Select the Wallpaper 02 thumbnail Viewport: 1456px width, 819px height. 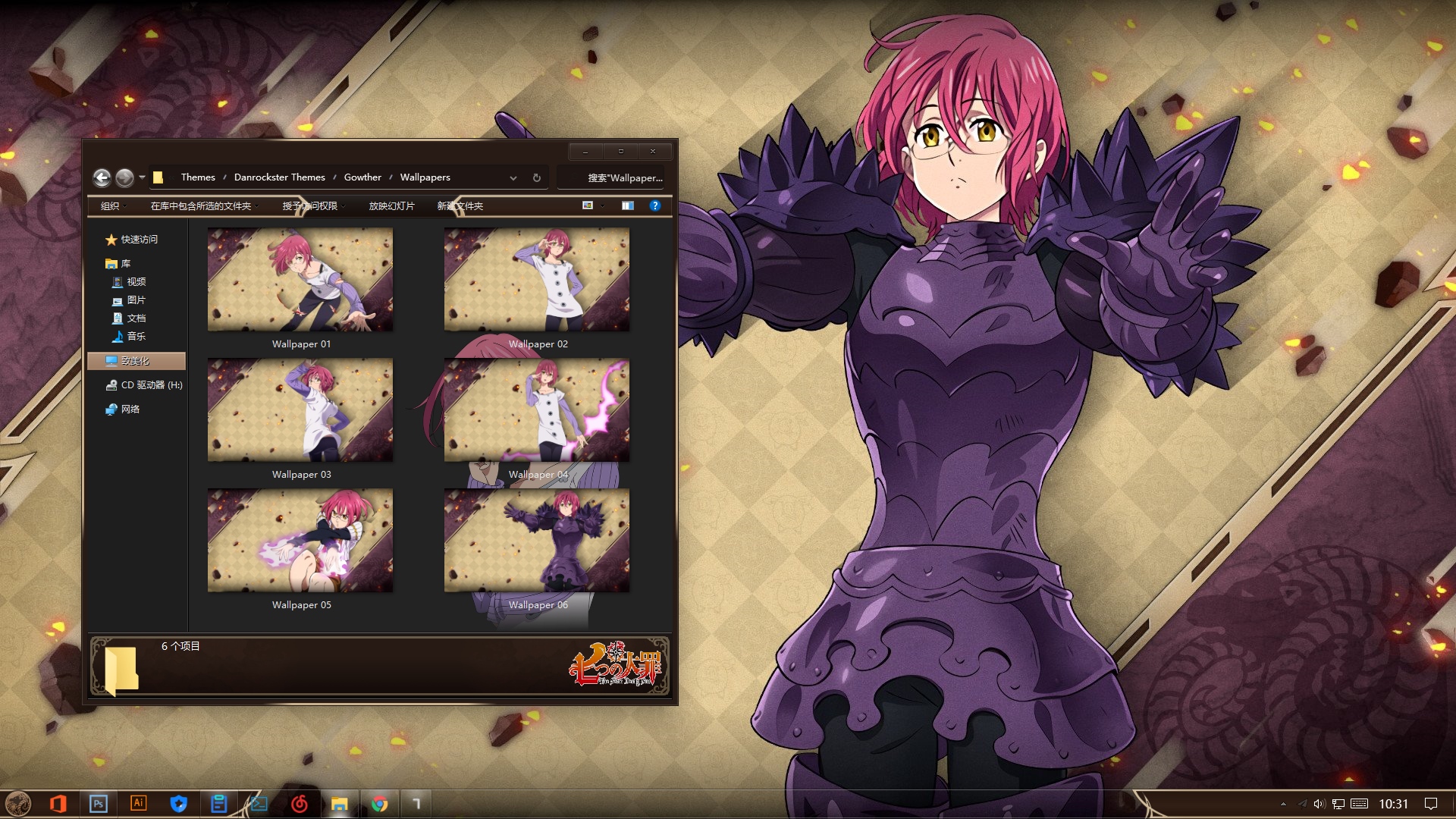point(537,280)
